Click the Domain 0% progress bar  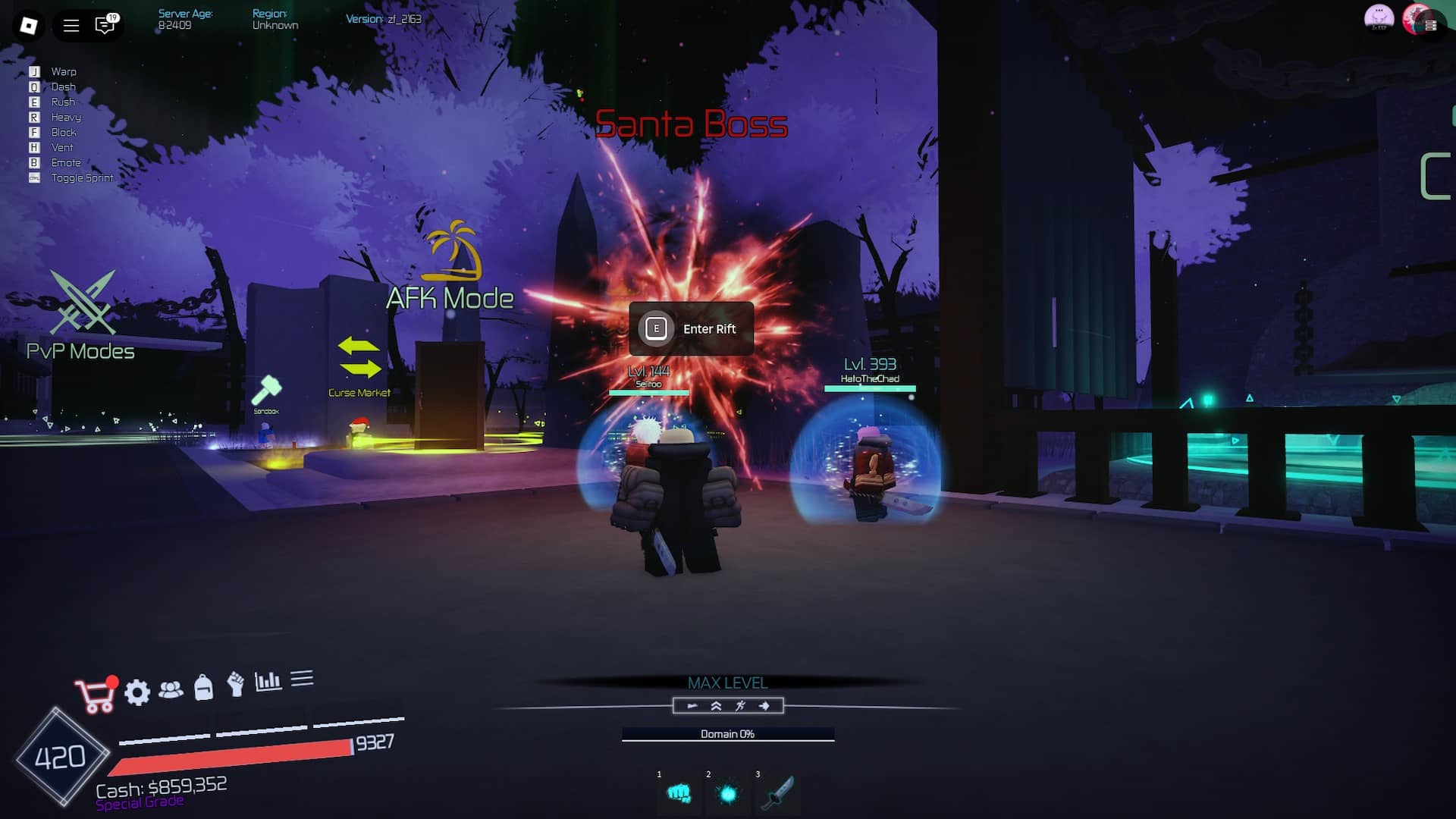(x=728, y=734)
